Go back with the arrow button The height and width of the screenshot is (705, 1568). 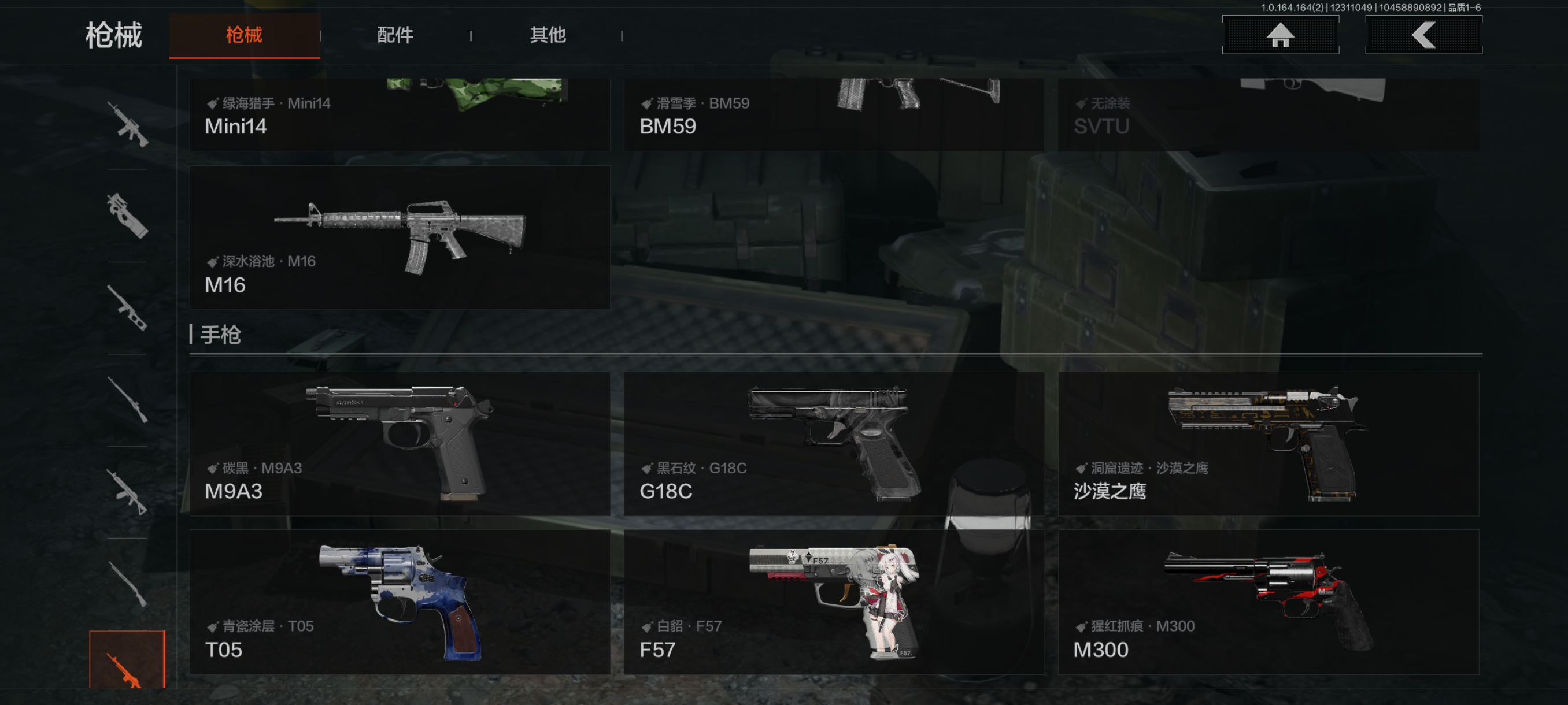tap(1423, 35)
